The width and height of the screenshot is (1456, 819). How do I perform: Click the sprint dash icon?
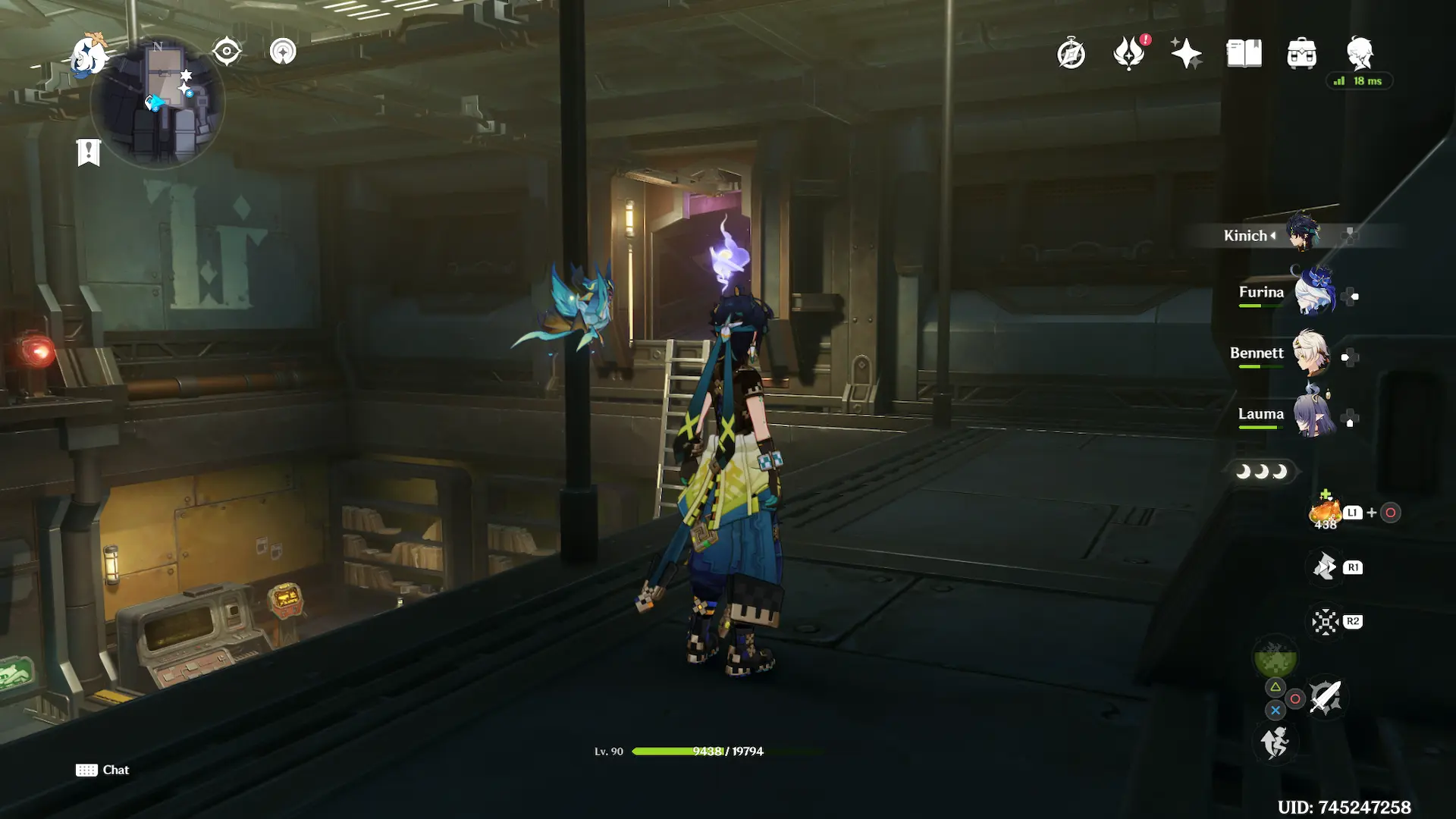pos(1275,742)
